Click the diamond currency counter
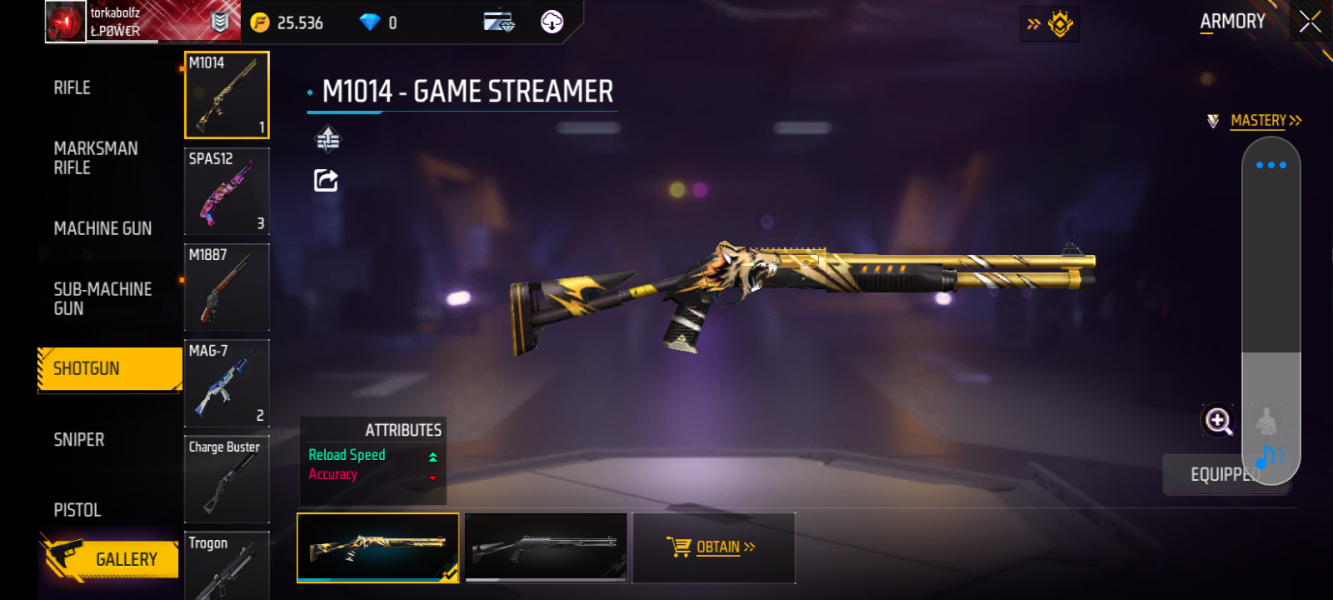The width and height of the screenshot is (1333, 600). 379,22
